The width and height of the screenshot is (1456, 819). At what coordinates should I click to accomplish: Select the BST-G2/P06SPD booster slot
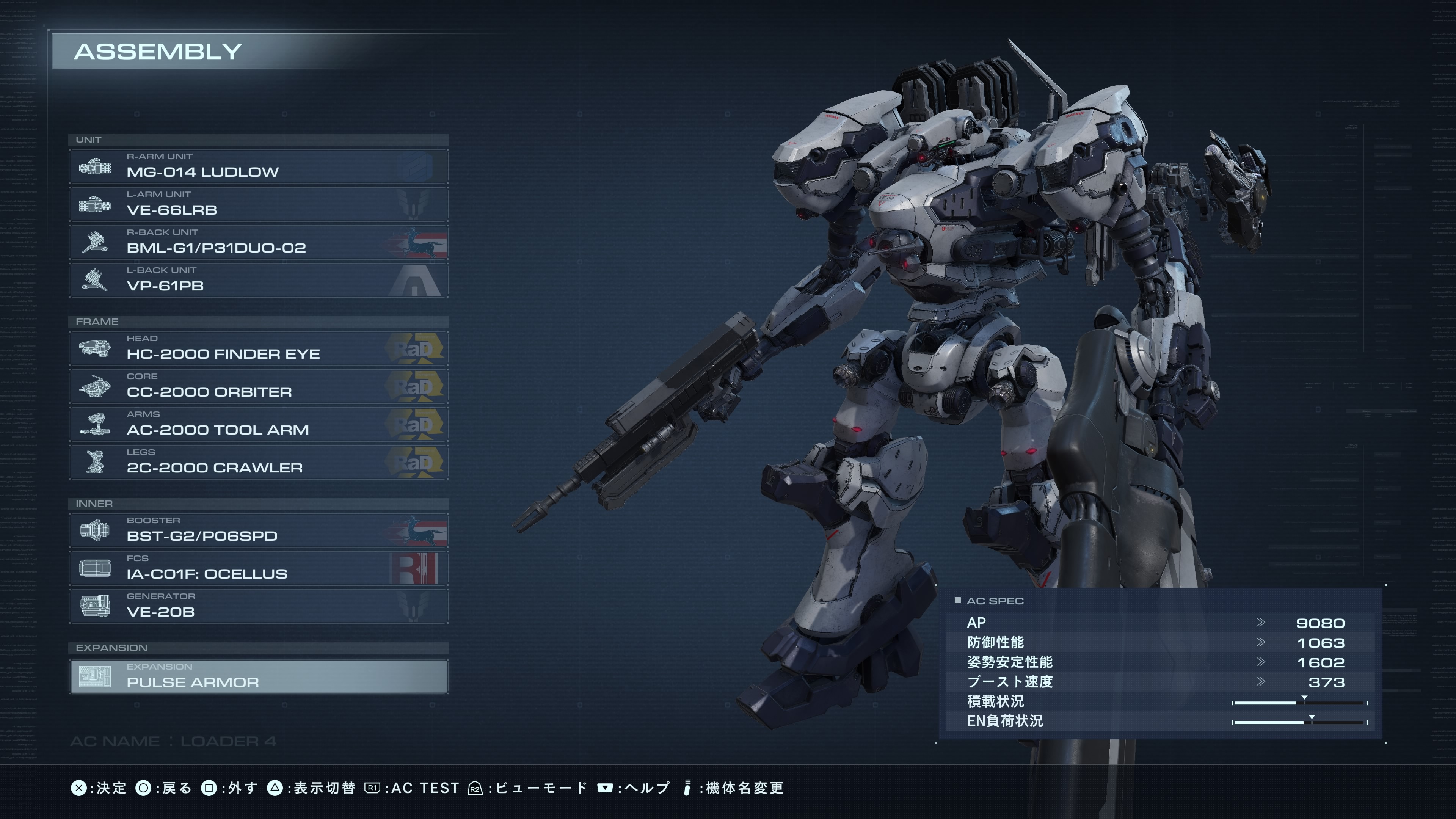point(258,530)
